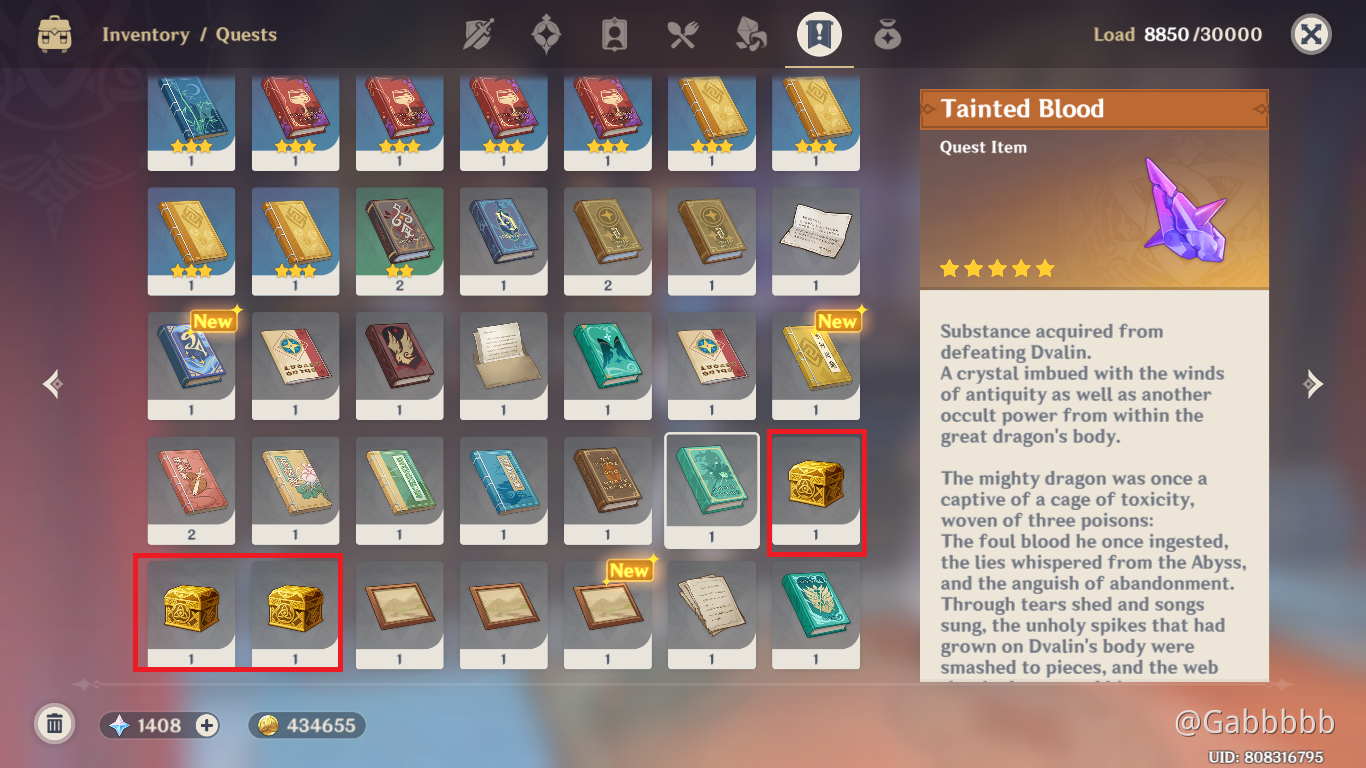
Task: Open the Food category fork-and-spoon icon
Action: click(x=681, y=33)
